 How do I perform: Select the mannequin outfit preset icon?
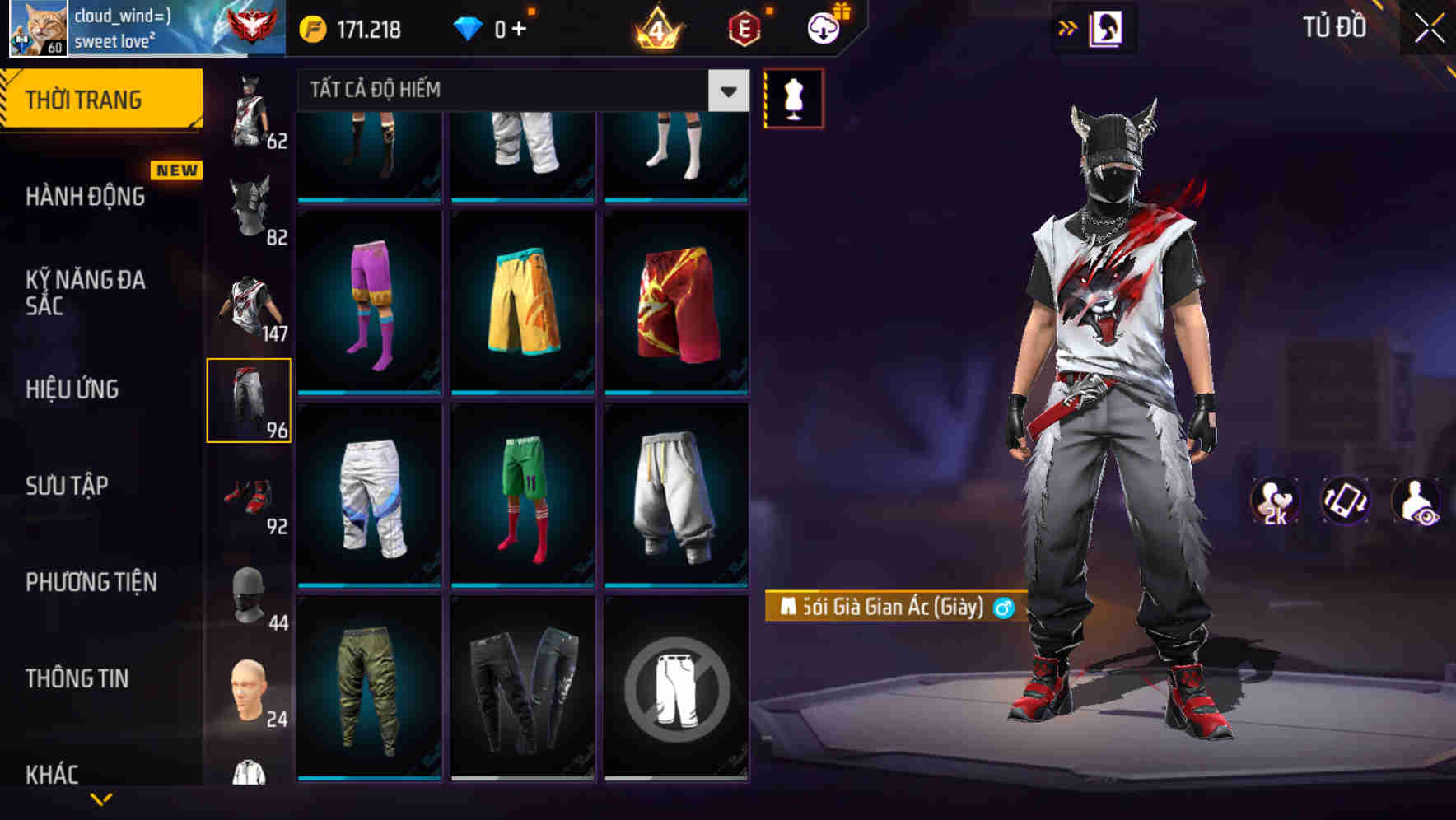point(793,97)
